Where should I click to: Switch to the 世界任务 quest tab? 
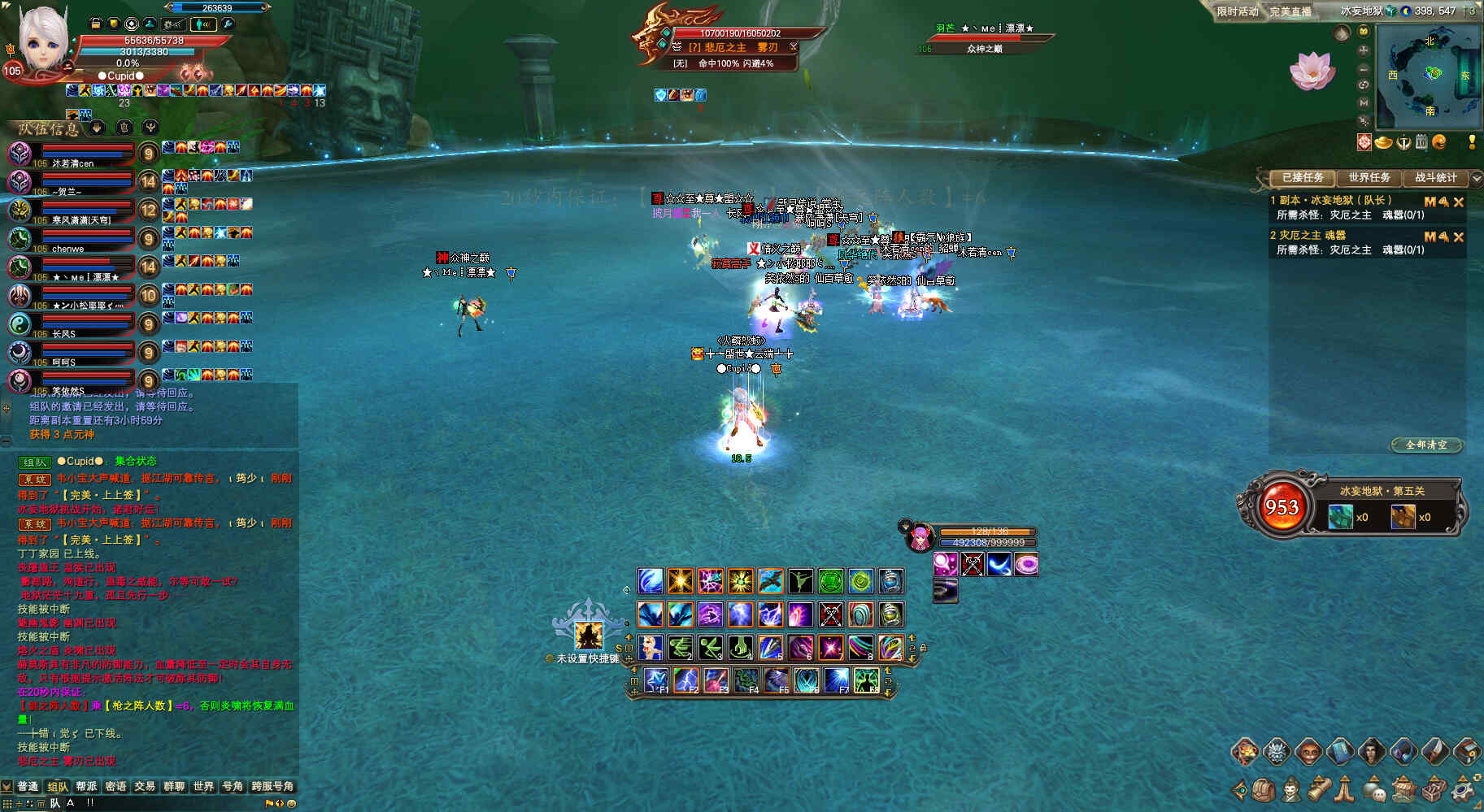(1369, 177)
